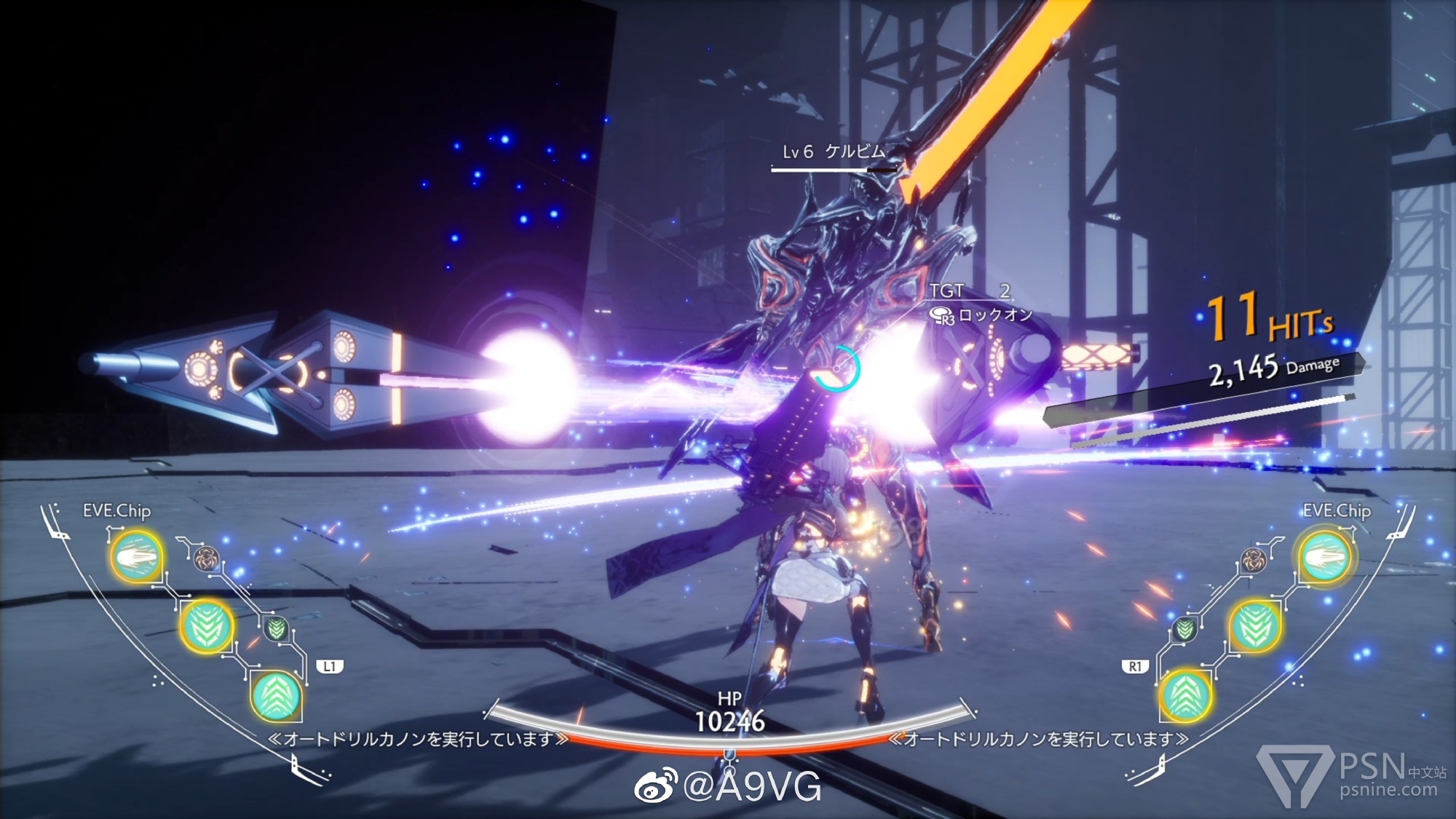
Task: Activate the drill cannon chip in the R1 set
Action: pyautogui.click(x=1324, y=558)
